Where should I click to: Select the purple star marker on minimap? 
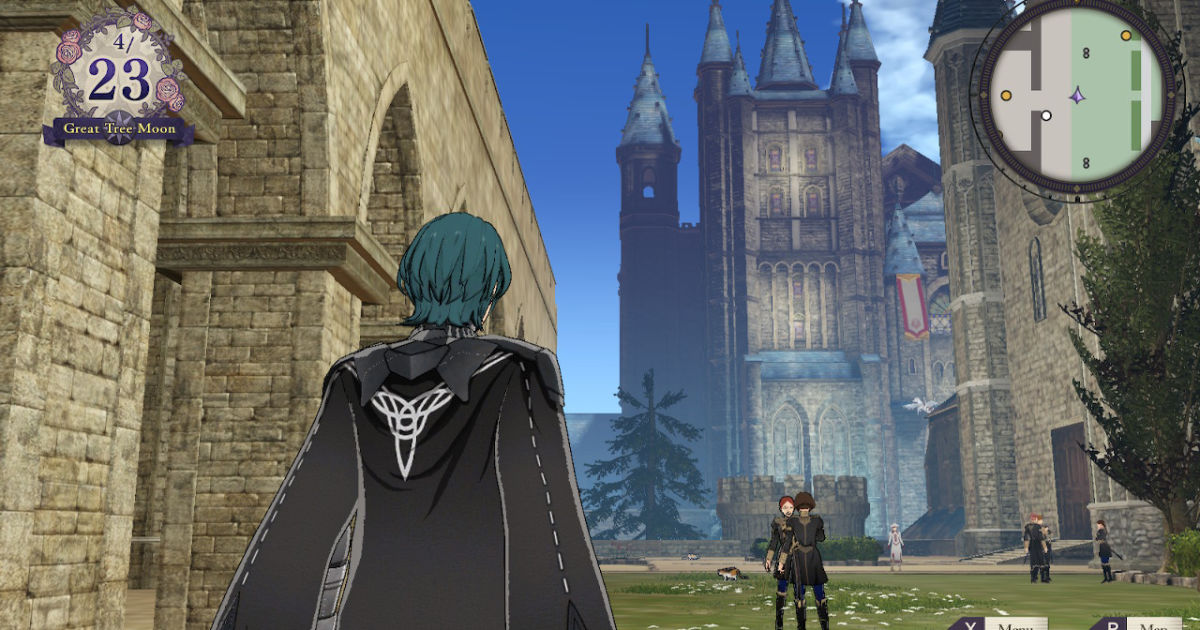tap(1077, 96)
